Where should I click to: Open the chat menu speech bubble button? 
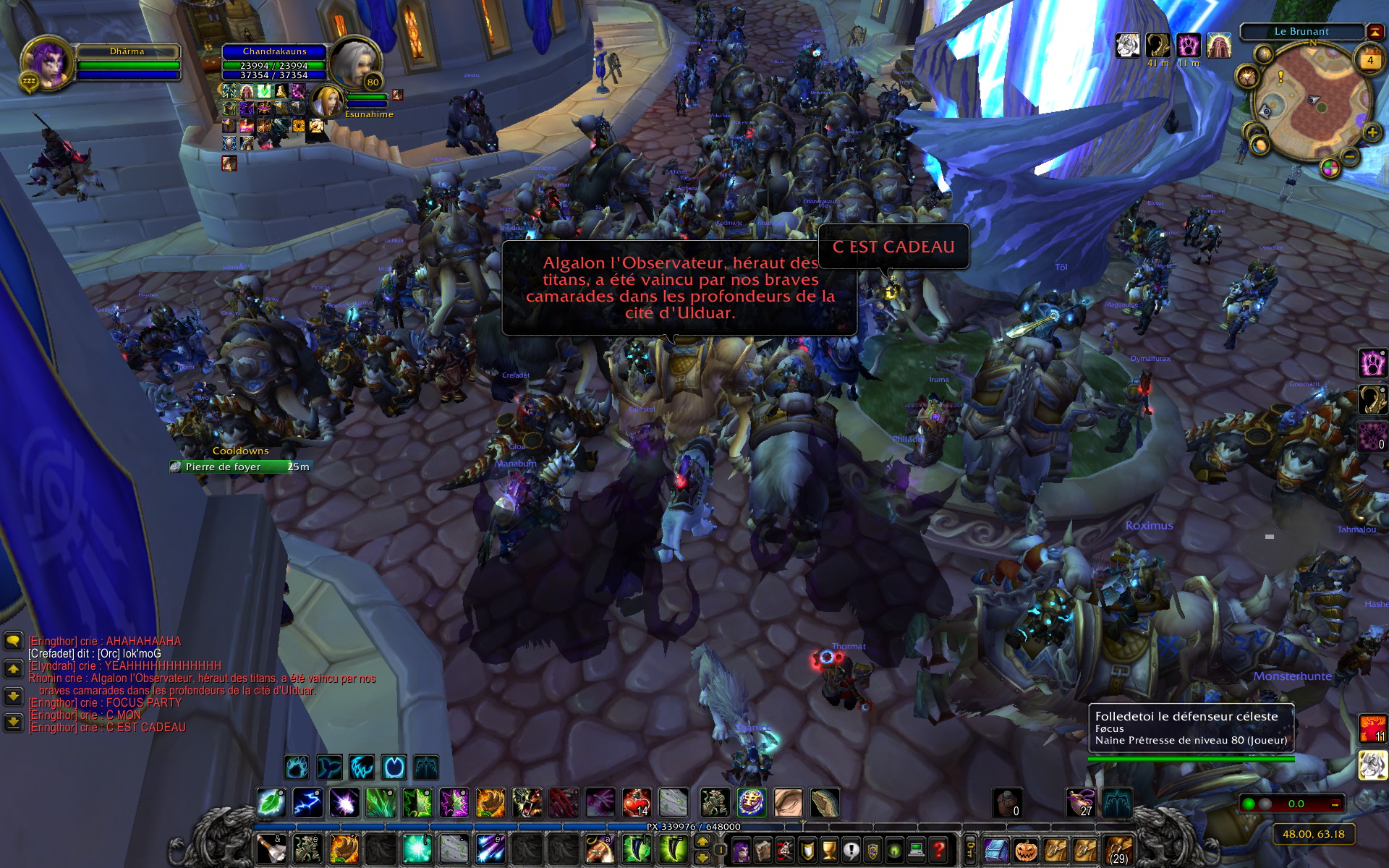13,641
